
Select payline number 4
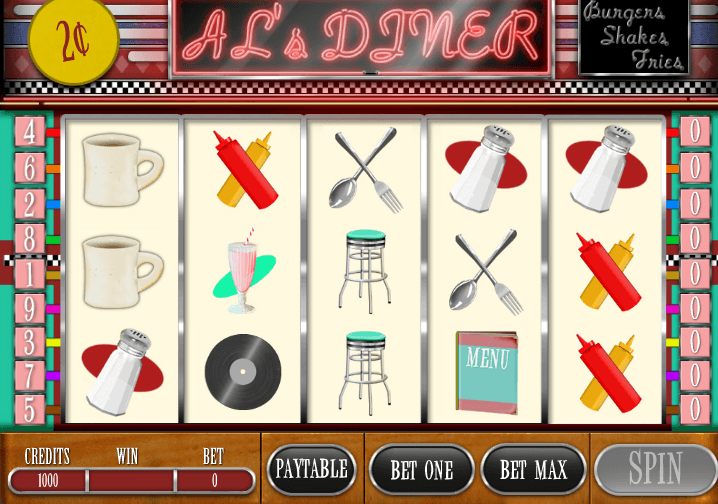[29, 132]
